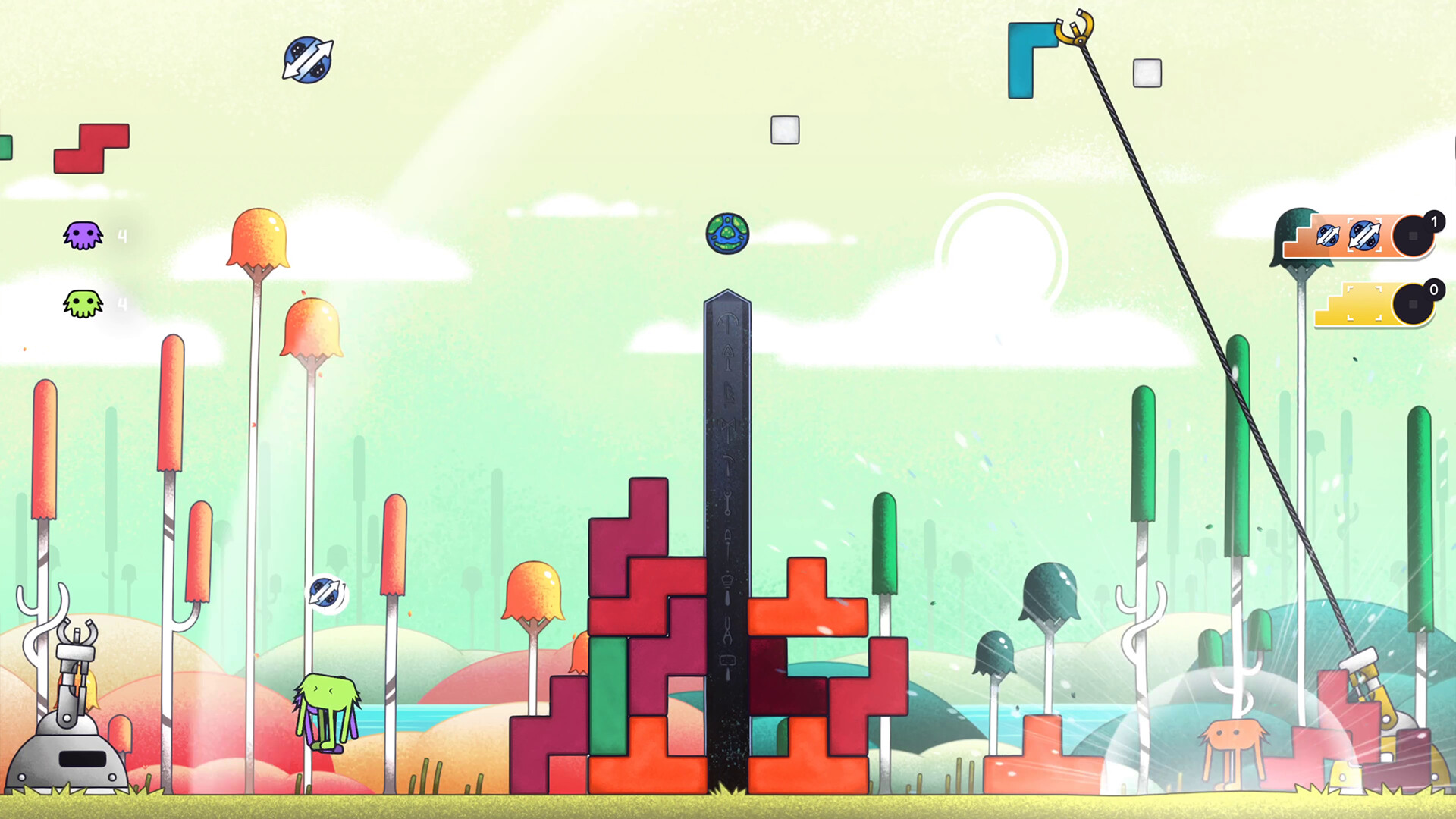Toggle the black circular slot showing count 1
The width and height of the screenshot is (1456, 819).
click(1412, 237)
